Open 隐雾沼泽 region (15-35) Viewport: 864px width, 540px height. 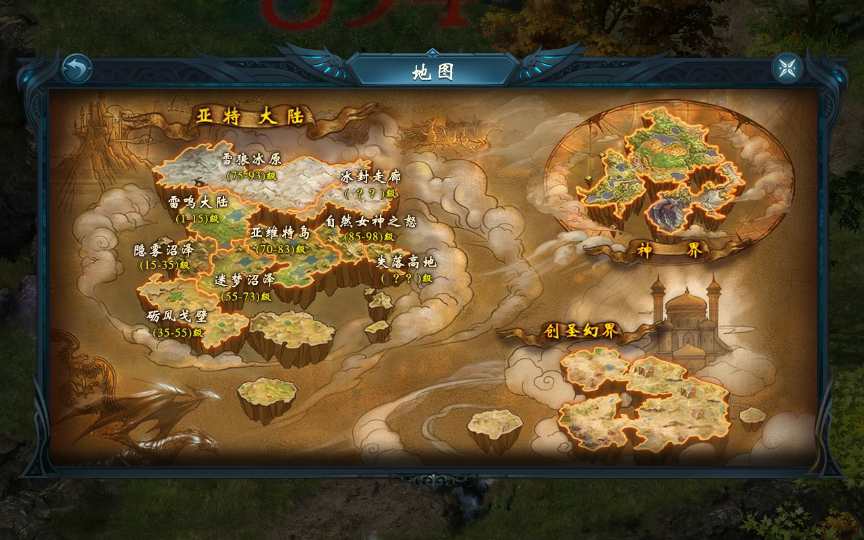(162, 256)
